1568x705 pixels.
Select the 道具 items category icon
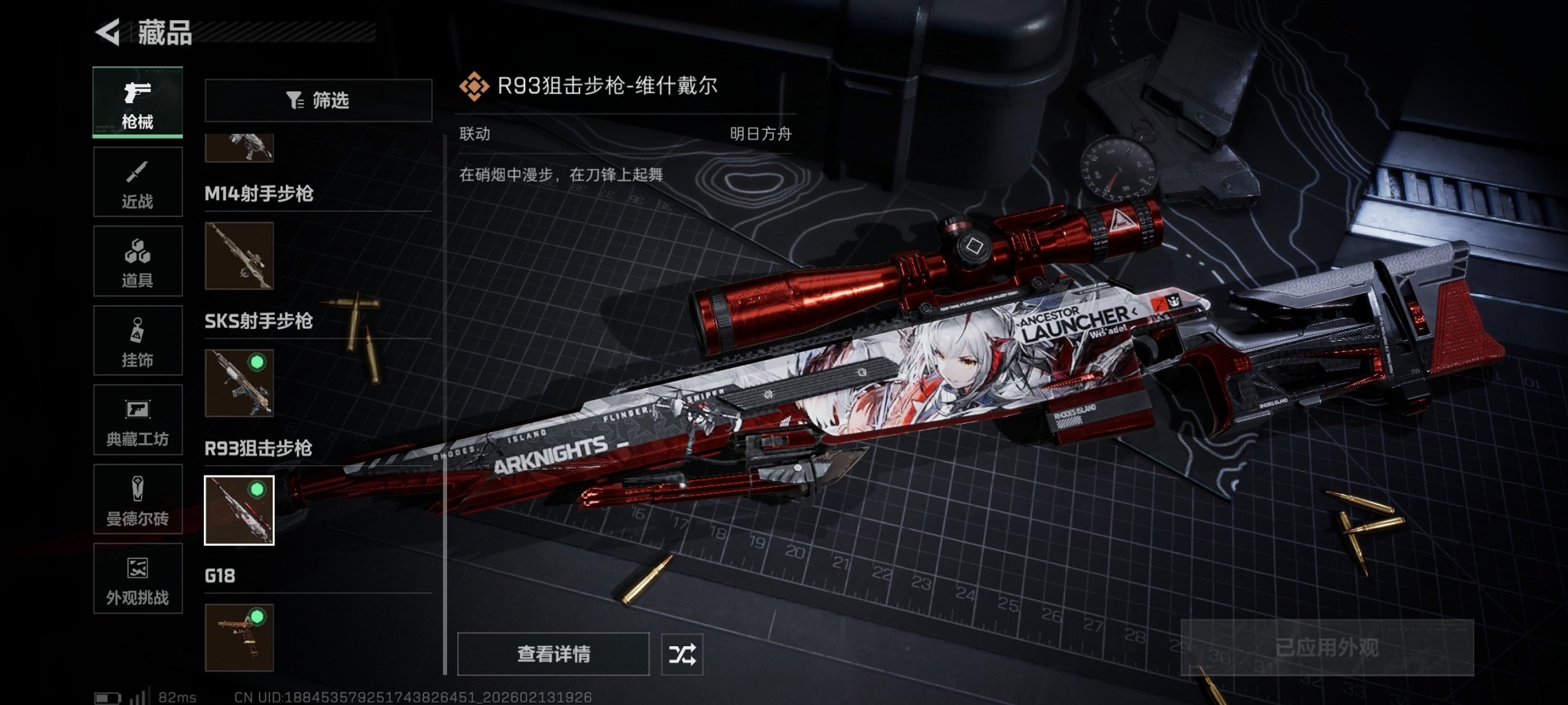[x=137, y=261]
